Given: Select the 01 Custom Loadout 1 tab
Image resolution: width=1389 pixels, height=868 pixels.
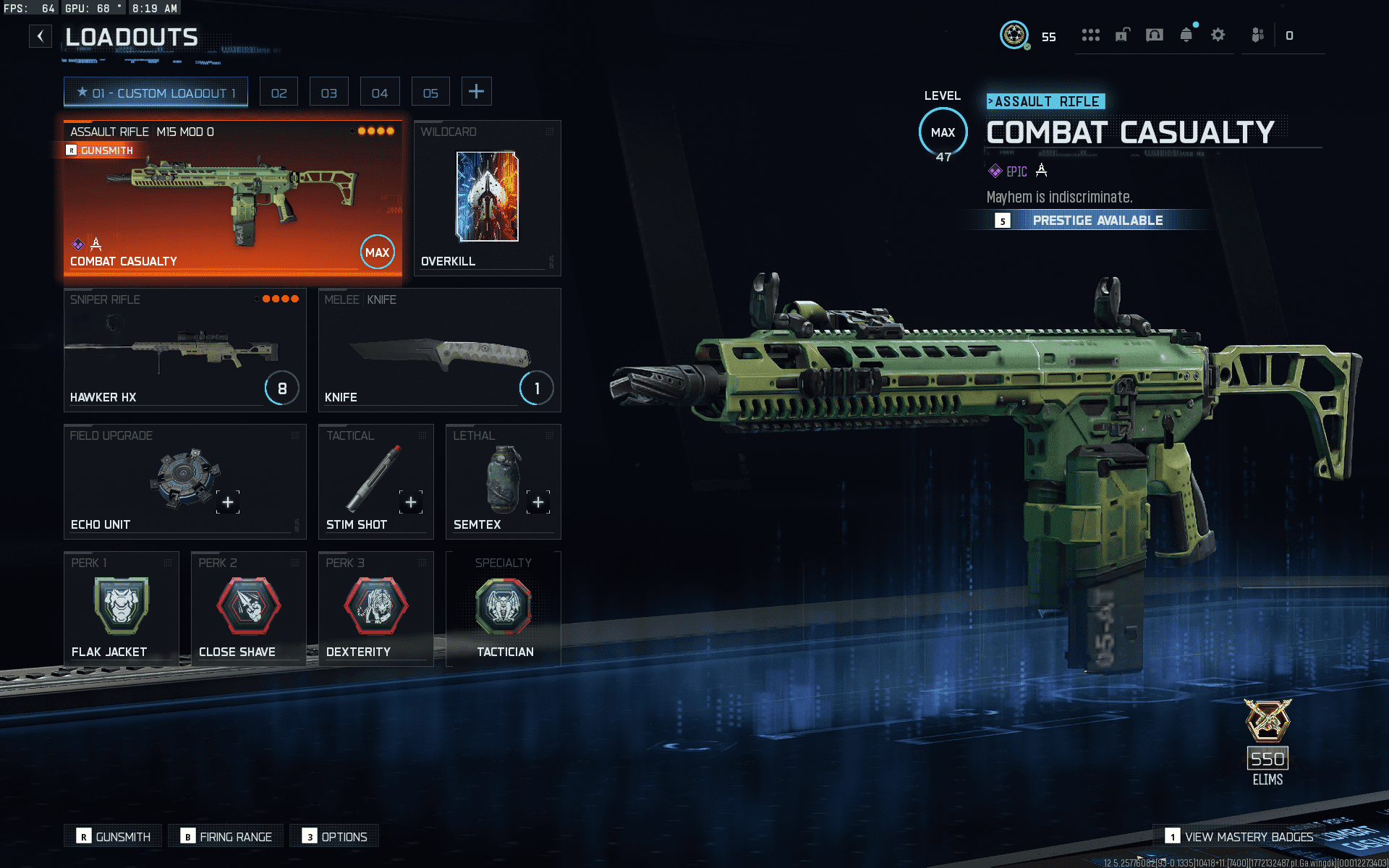Looking at the screenshot, I should (x=156, y=93).
